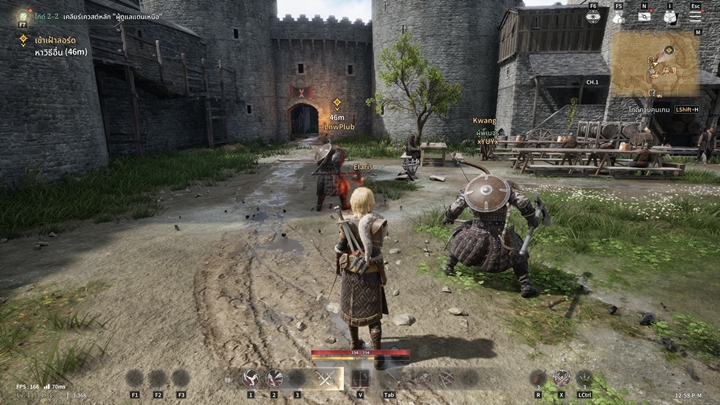Activate the skill icon bound to LCtrl
The height and width of the screenshot is (405, 720).
(584, 378)
